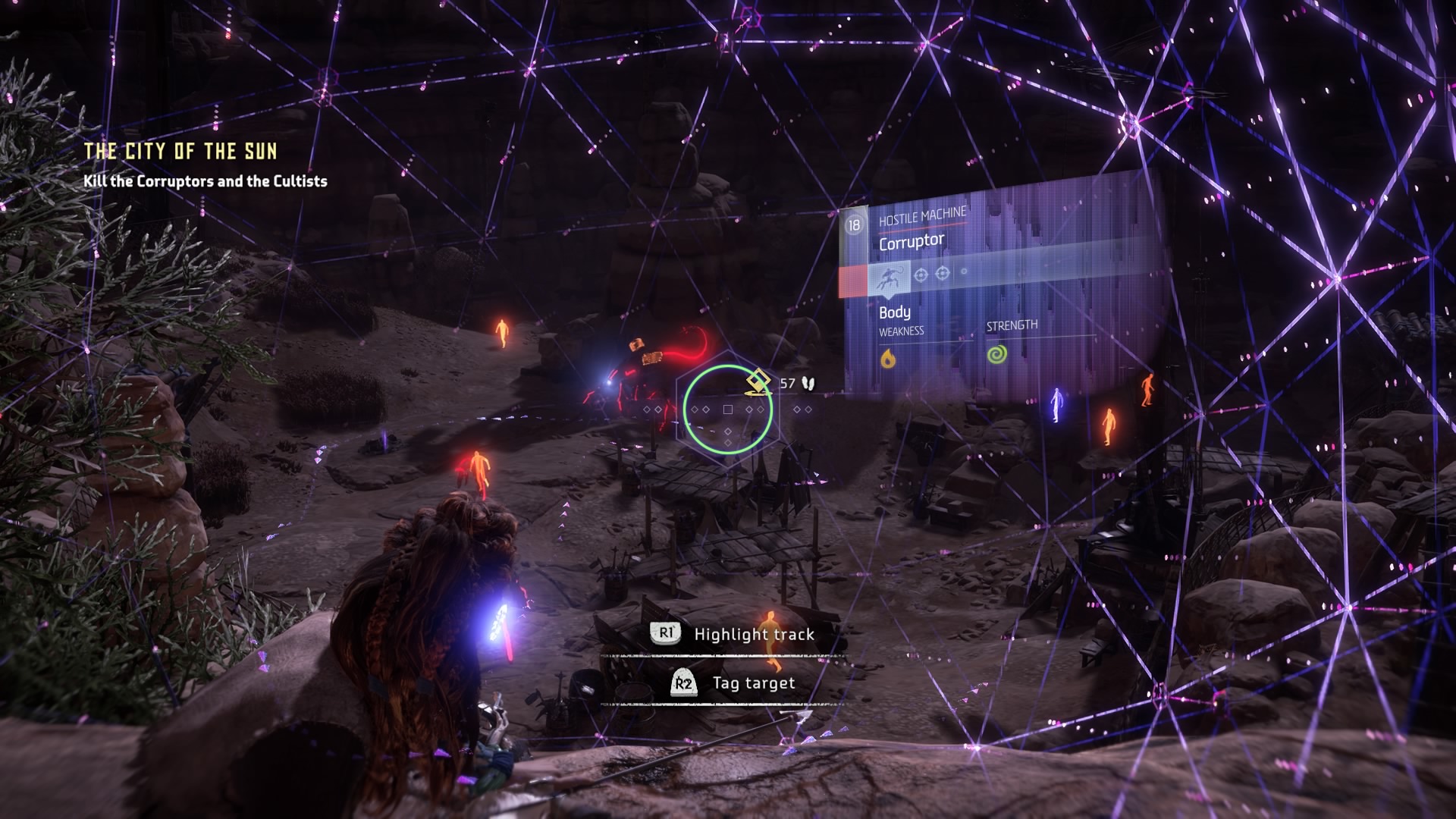Select the yellow quest waypoint marker
The image size is (1456, 819).
[758, 382]
